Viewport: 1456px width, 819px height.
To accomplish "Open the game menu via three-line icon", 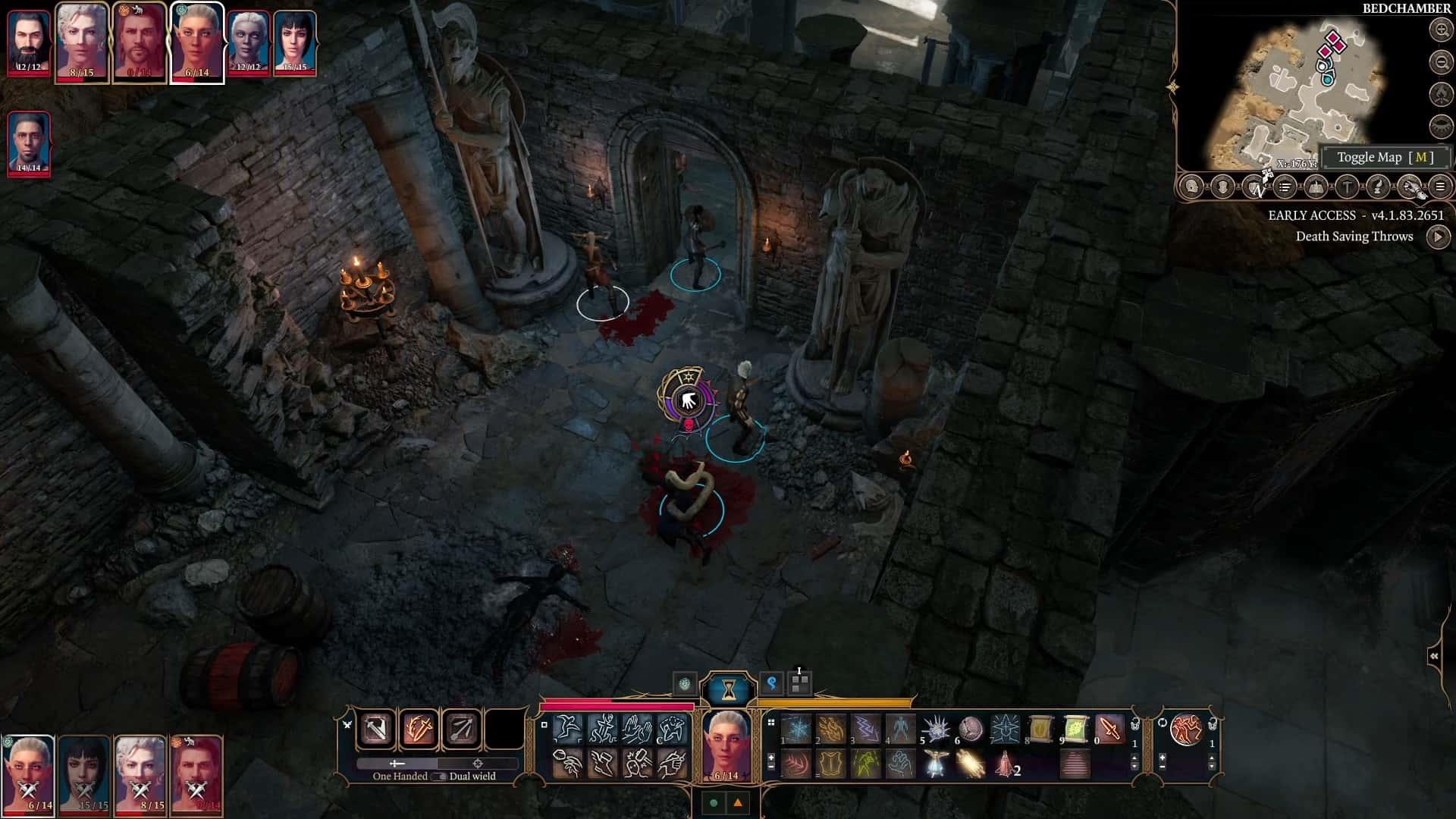I will (x=1439, y=187).
